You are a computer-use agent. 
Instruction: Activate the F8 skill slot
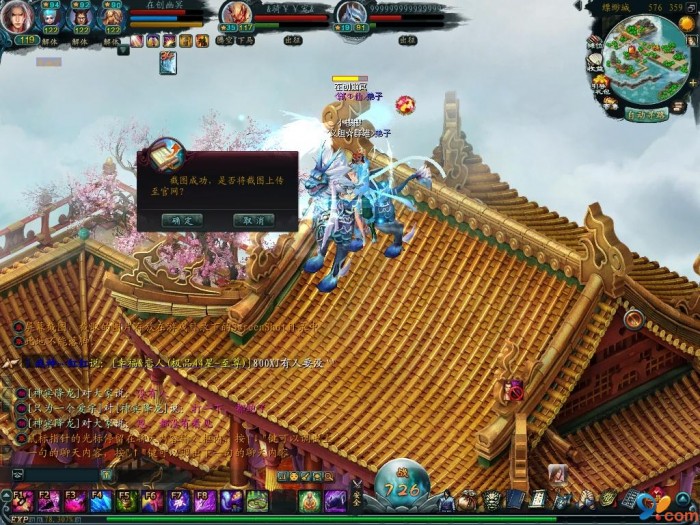(x=205, y=500)
